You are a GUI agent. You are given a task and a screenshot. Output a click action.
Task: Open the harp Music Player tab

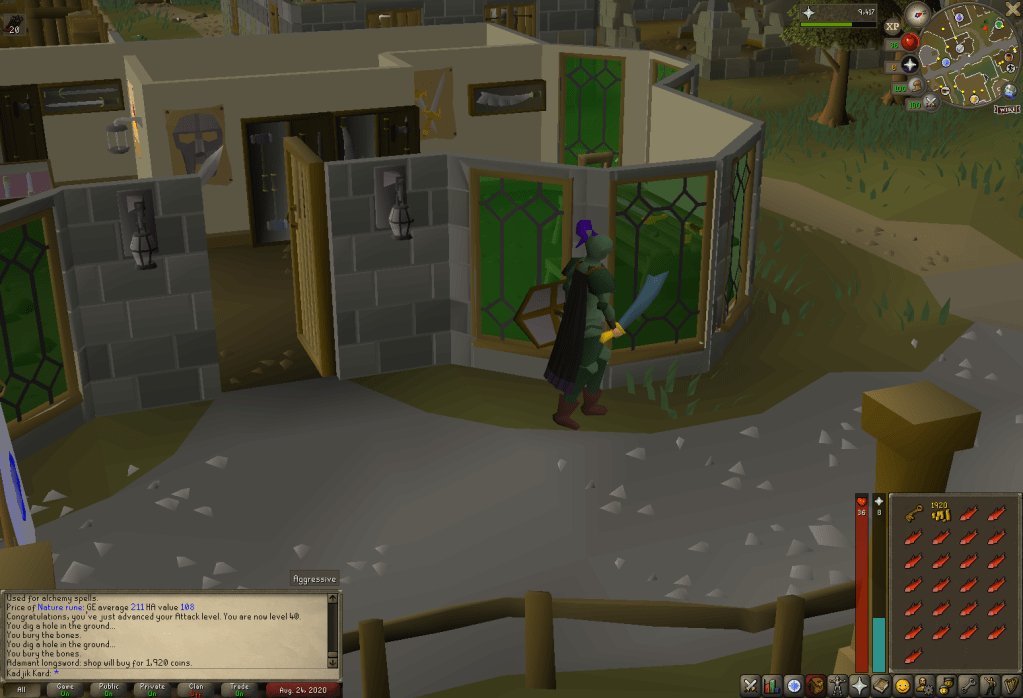click(1012, 686)
